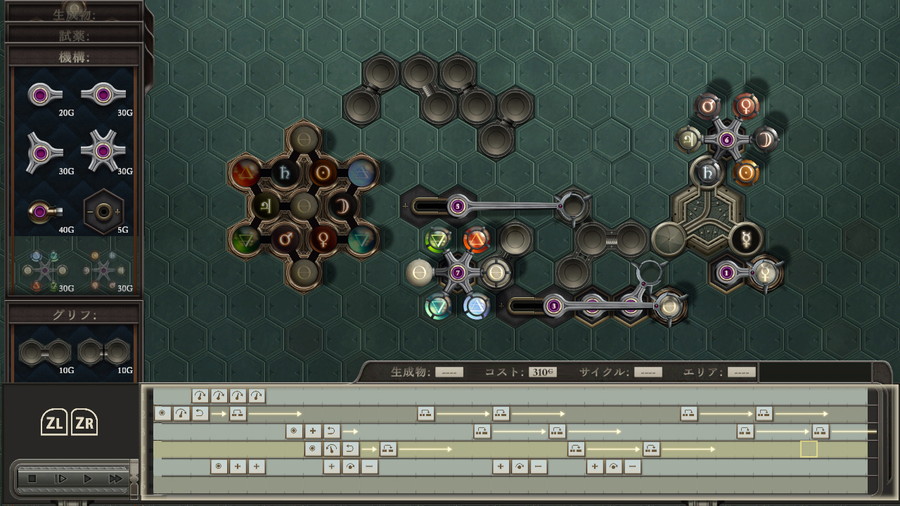Viewport: 900px width, 506px height.
Task: Fast-forward the simulation
Action: (x=115, y=479)
